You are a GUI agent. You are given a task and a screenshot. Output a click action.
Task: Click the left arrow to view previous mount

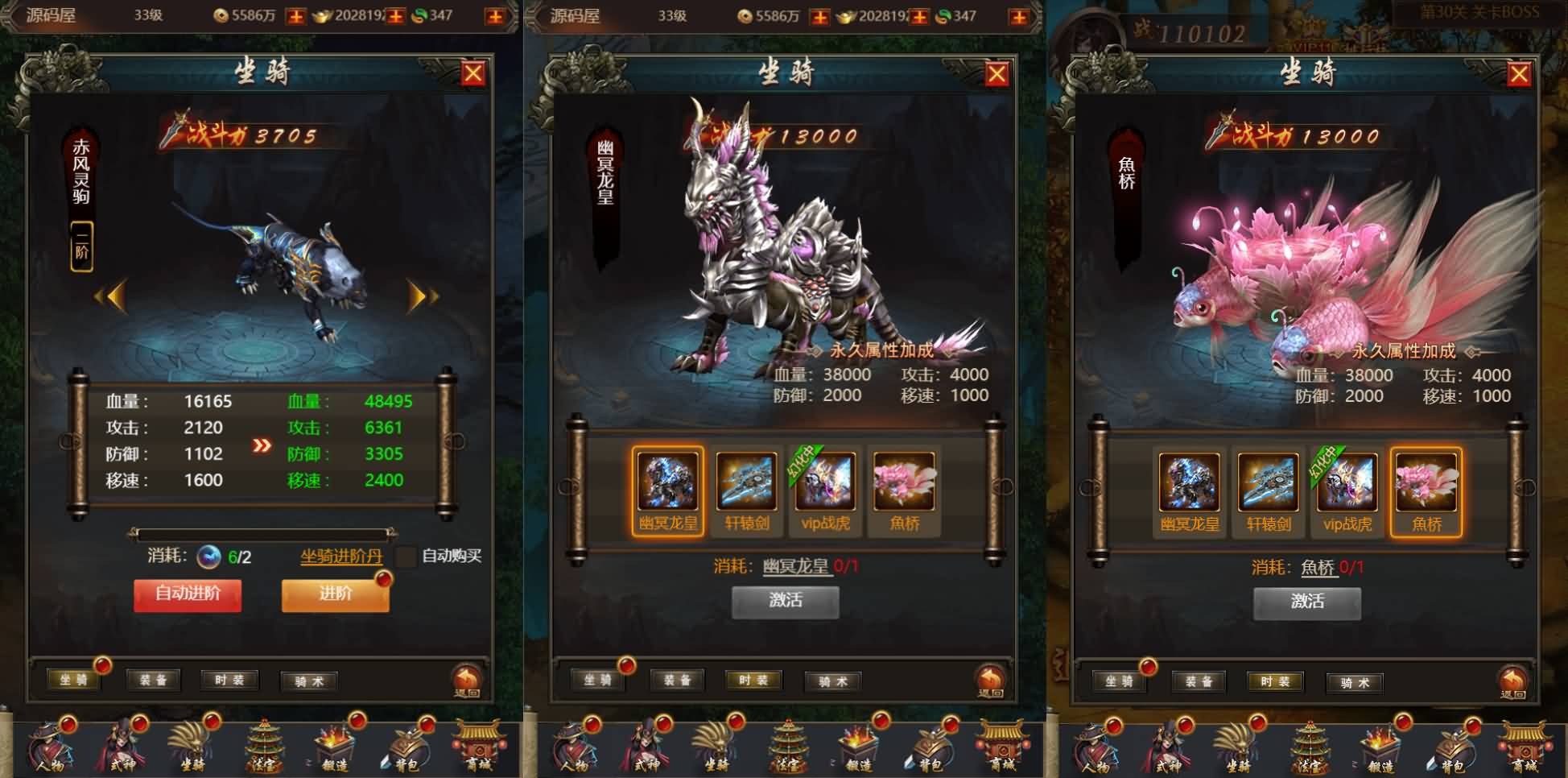point(114,296)
